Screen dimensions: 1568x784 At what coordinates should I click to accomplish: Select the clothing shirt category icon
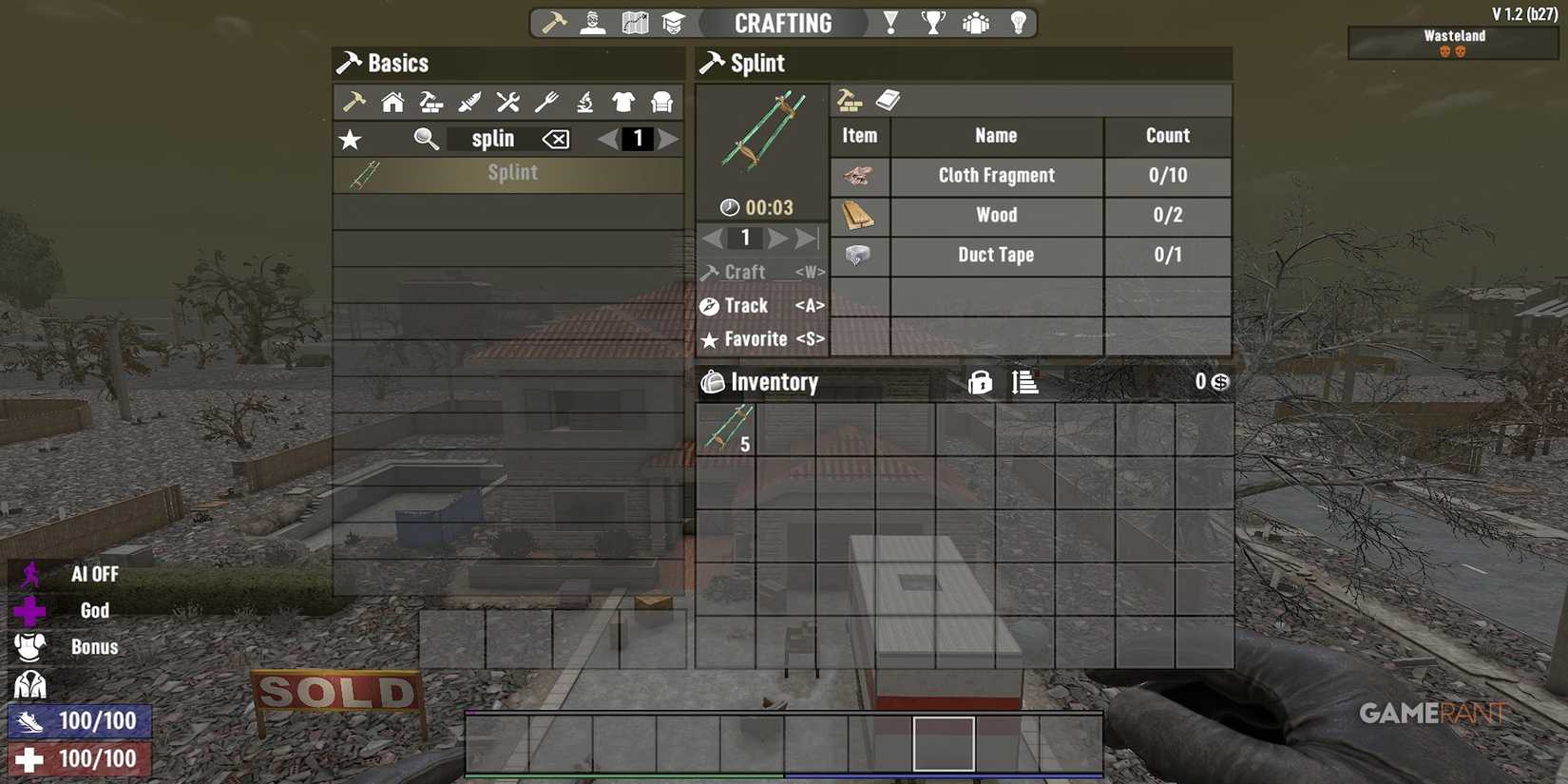(x=622, y=102)
